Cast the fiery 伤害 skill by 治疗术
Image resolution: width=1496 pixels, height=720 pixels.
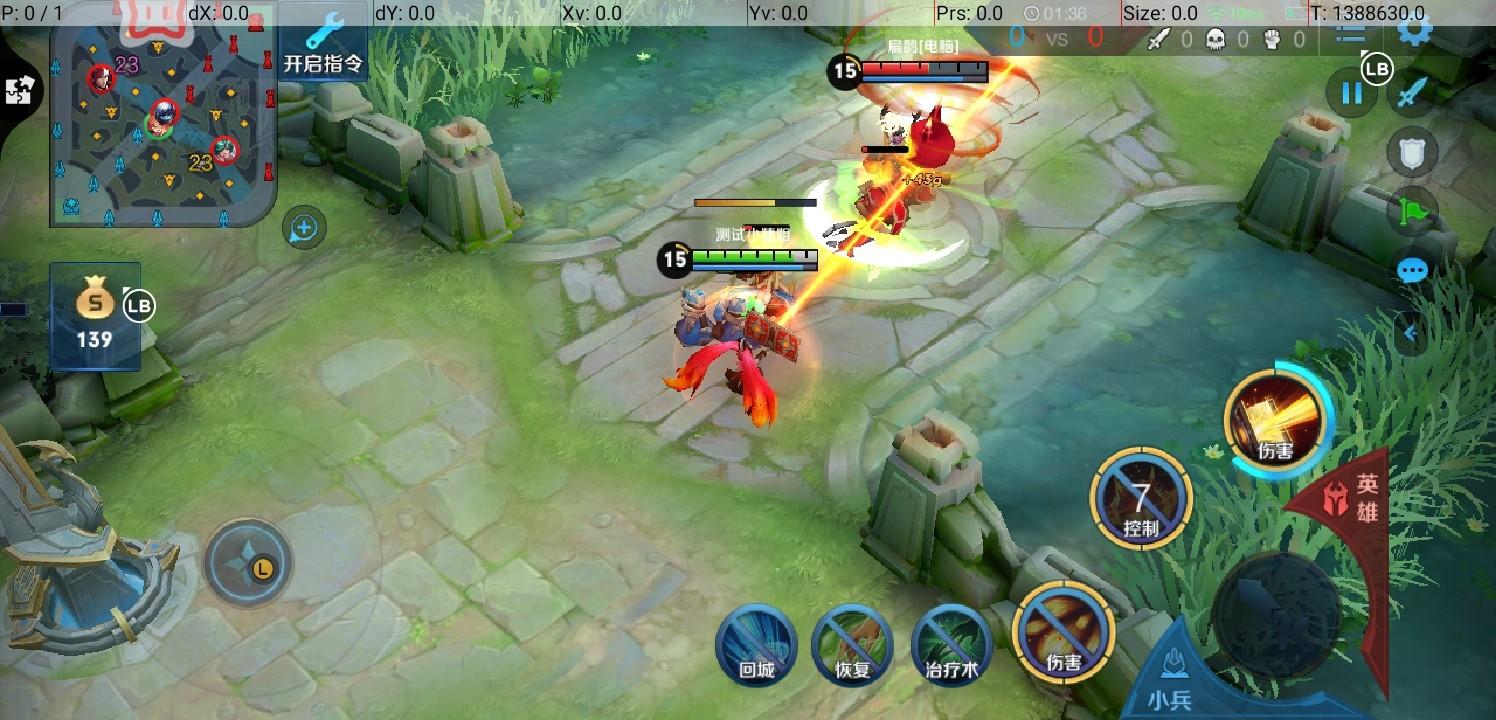[1064, 632]
